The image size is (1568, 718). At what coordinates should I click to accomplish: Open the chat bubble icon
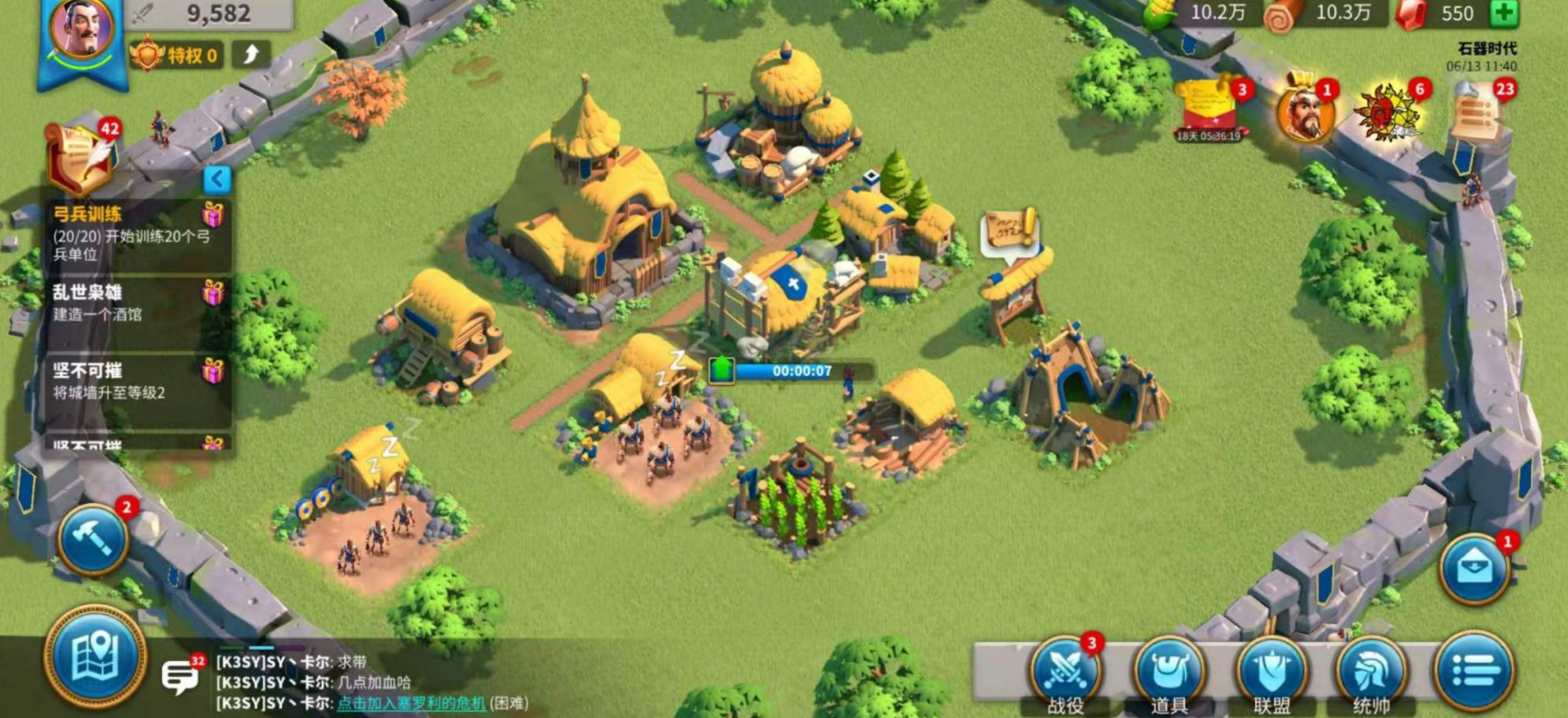(180, 676)
